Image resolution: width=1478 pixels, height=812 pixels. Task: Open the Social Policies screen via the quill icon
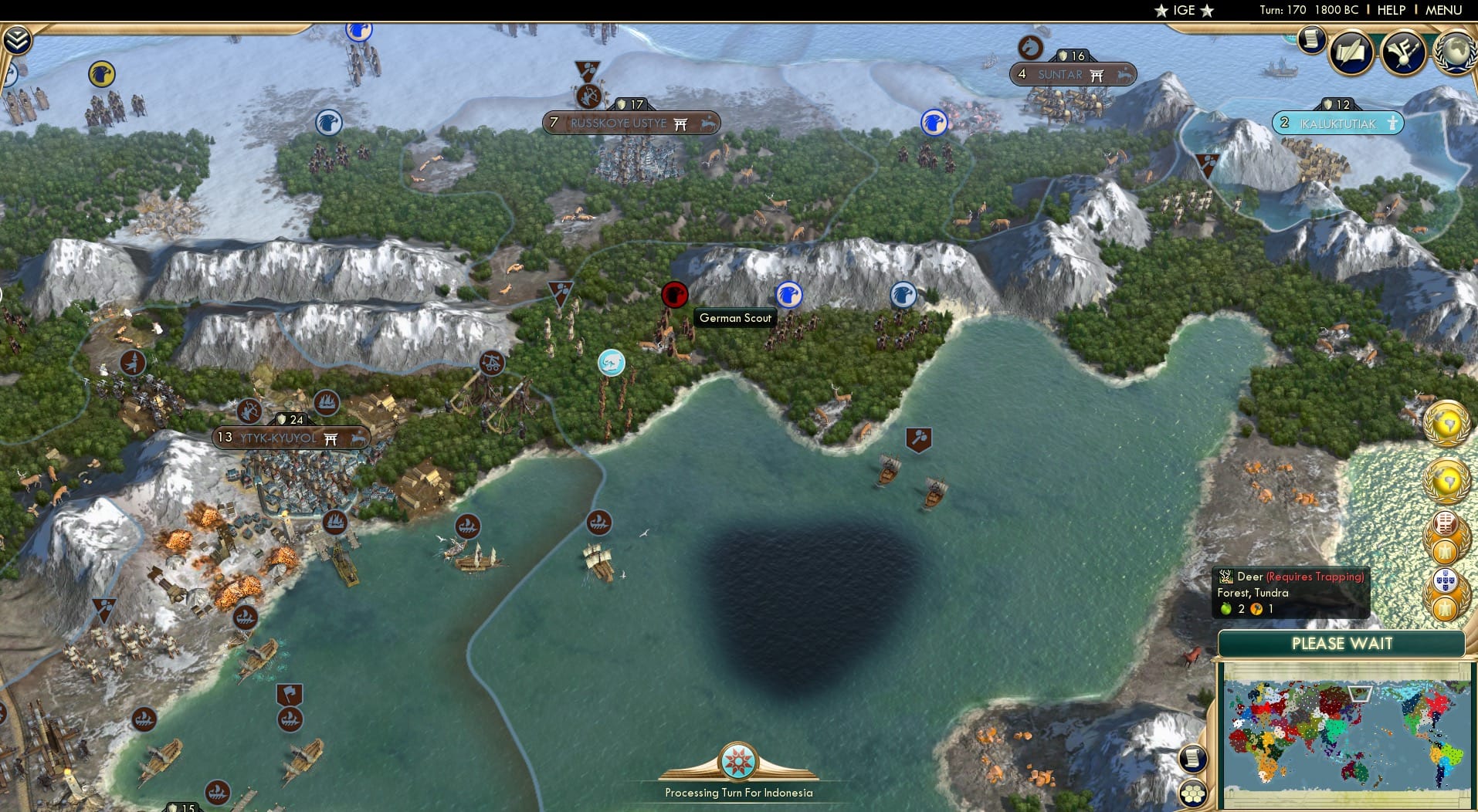coord(1350,52)
